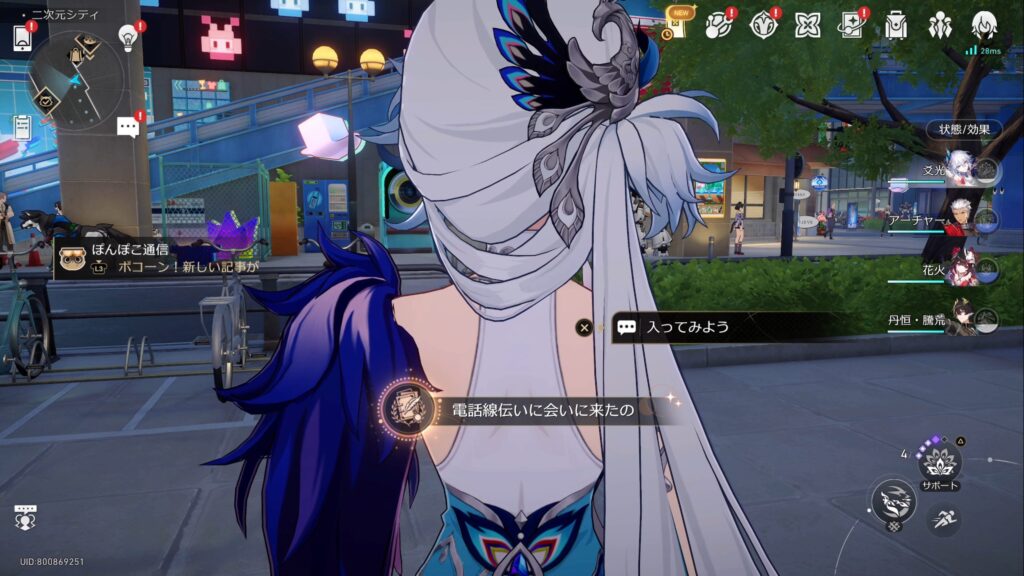Open the phone menu icon
Screen dimensions: 1024x576
click(23, 38)
